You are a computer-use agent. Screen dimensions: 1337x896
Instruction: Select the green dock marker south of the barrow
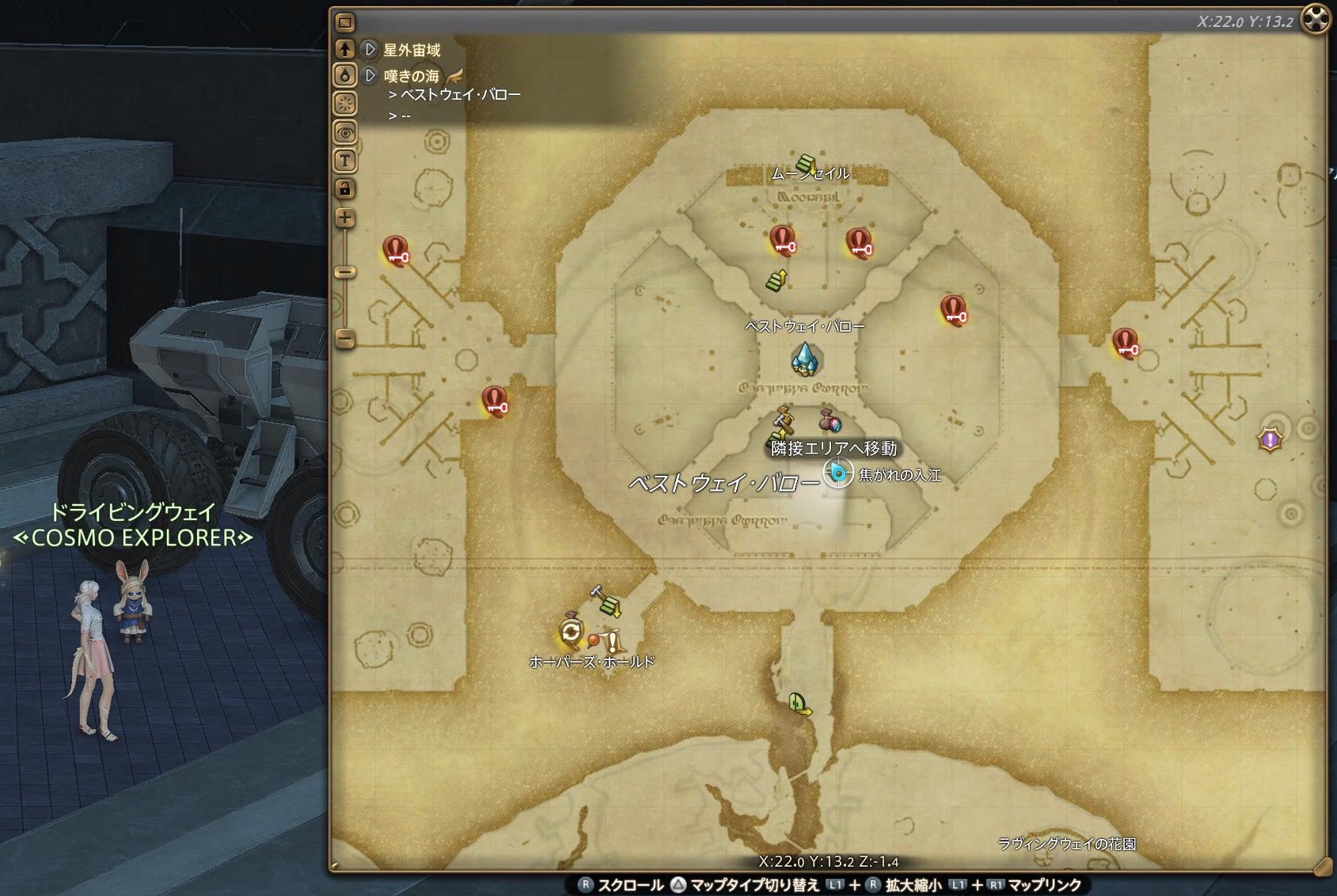800,704
